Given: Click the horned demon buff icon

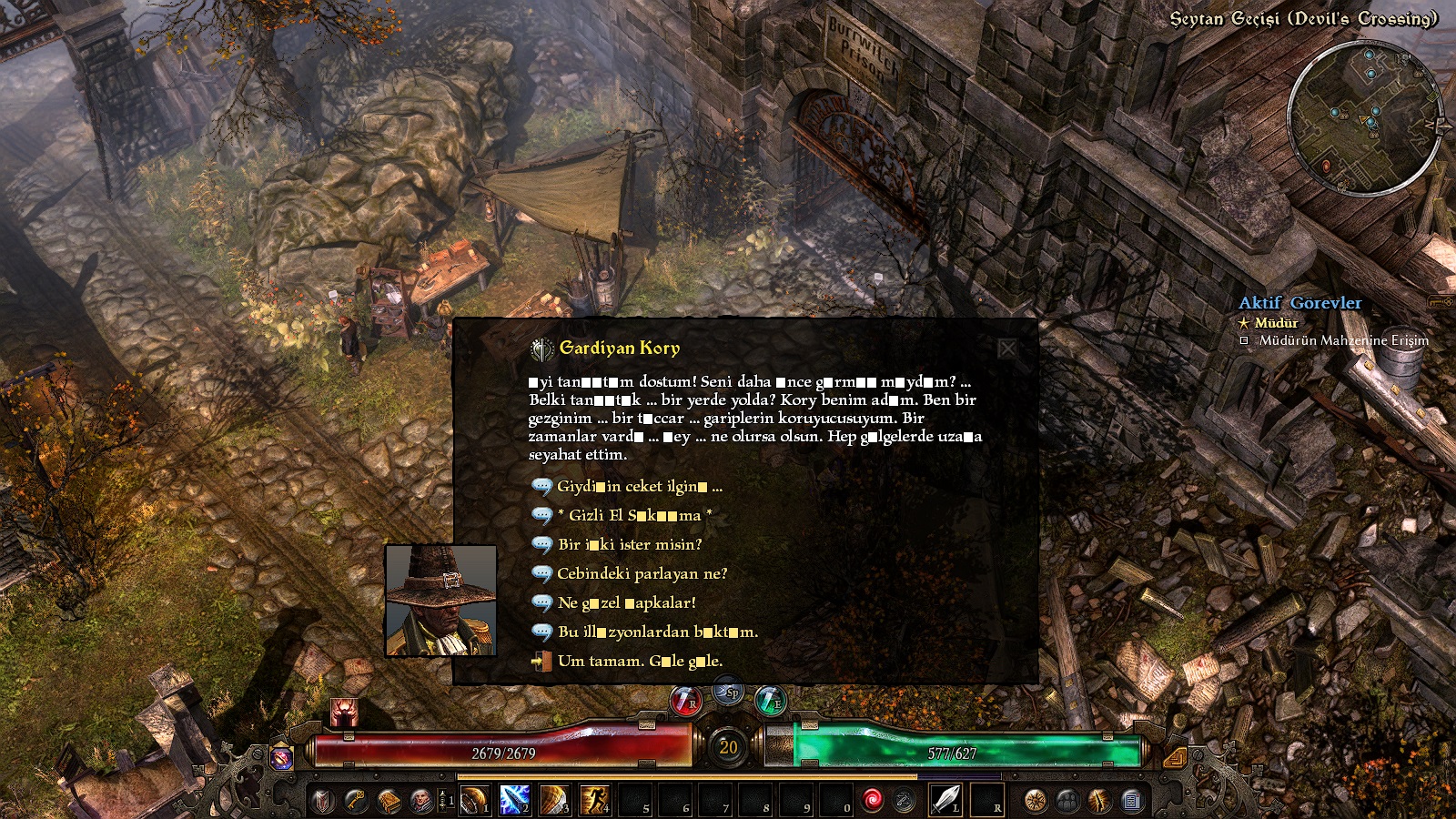Looking at the screenshot, I should coord(344,713).
